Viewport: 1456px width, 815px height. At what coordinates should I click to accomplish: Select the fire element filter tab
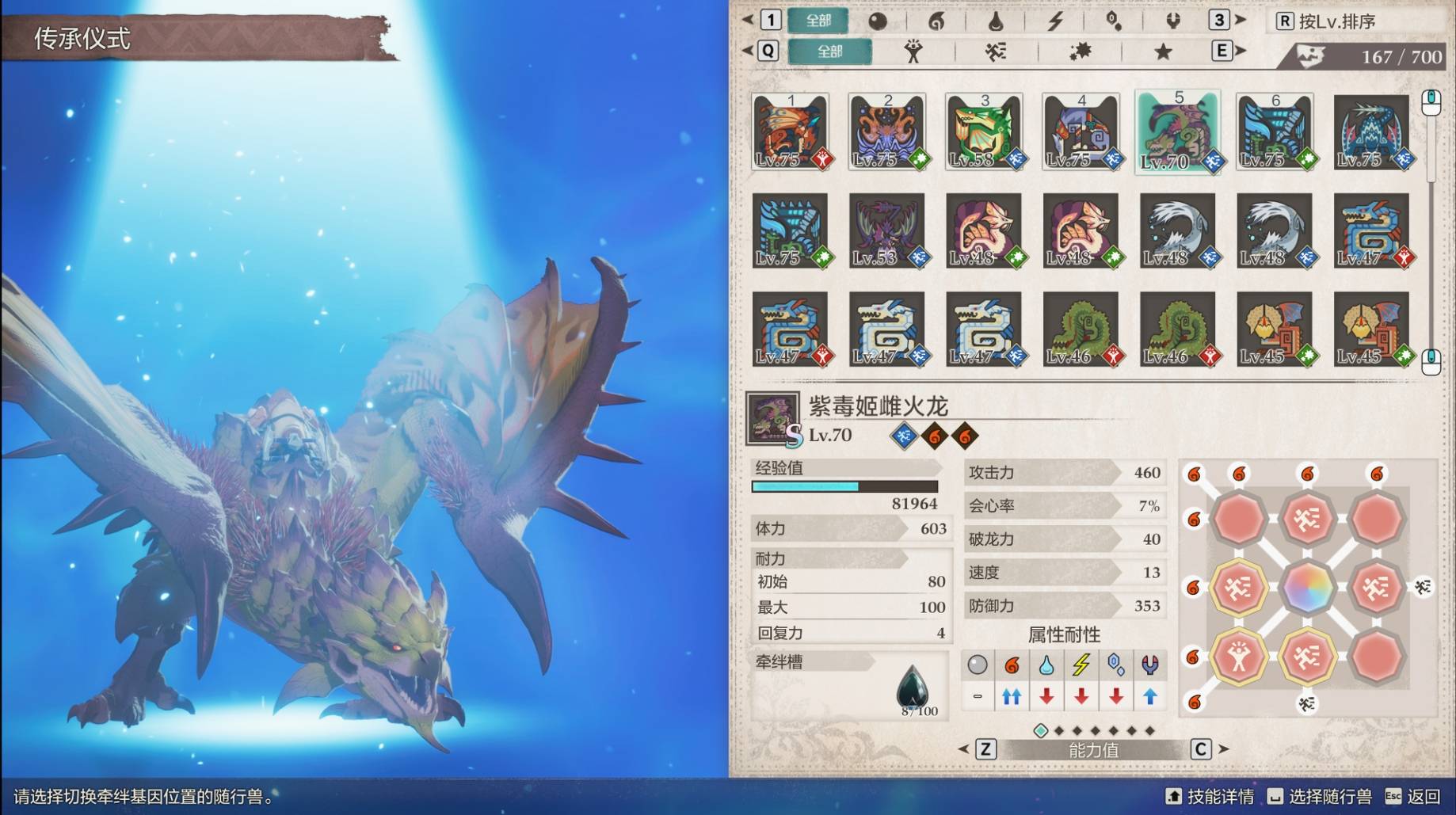pyautogui.click(x=936, y=21)
